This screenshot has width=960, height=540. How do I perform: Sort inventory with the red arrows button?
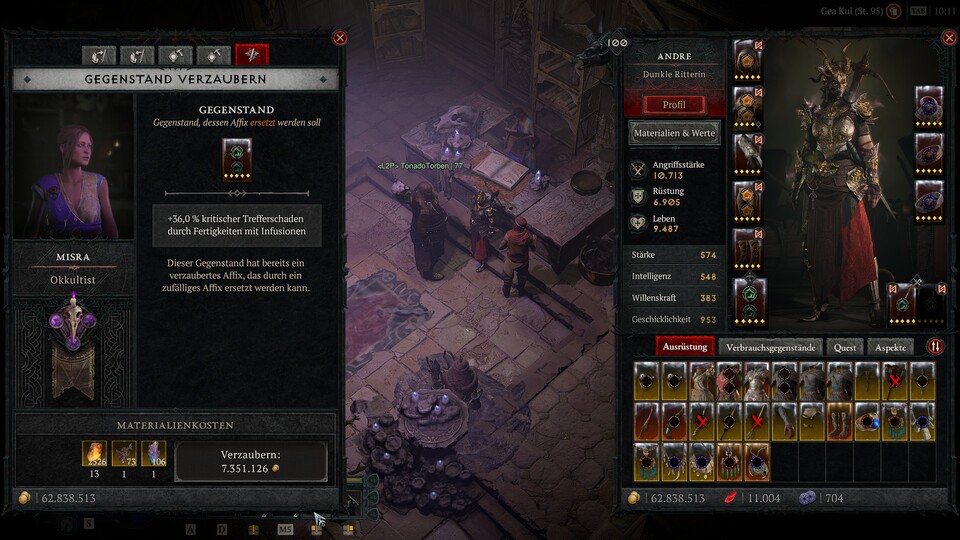[x=935, y=347]
